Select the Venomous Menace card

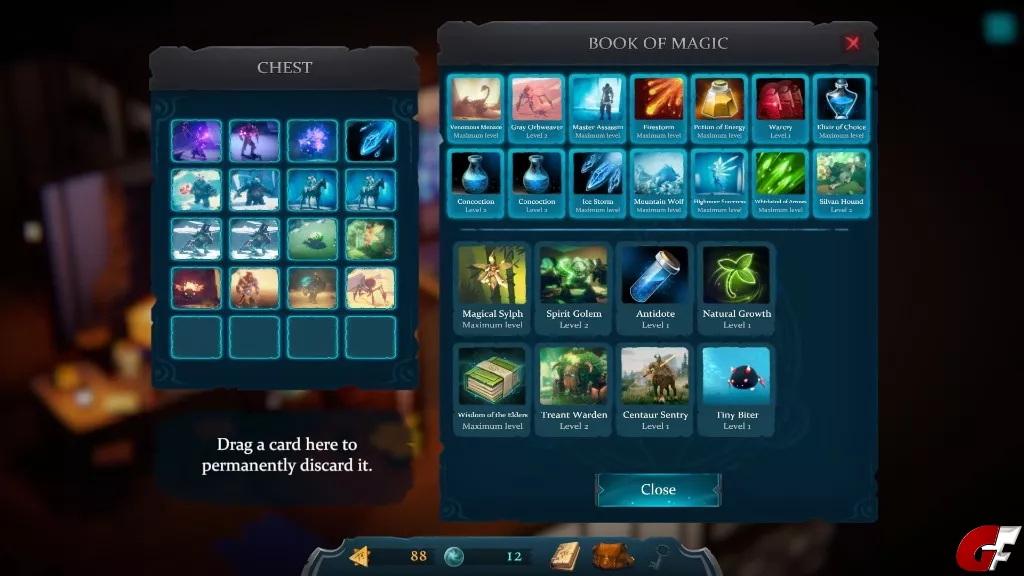point(476,107)
